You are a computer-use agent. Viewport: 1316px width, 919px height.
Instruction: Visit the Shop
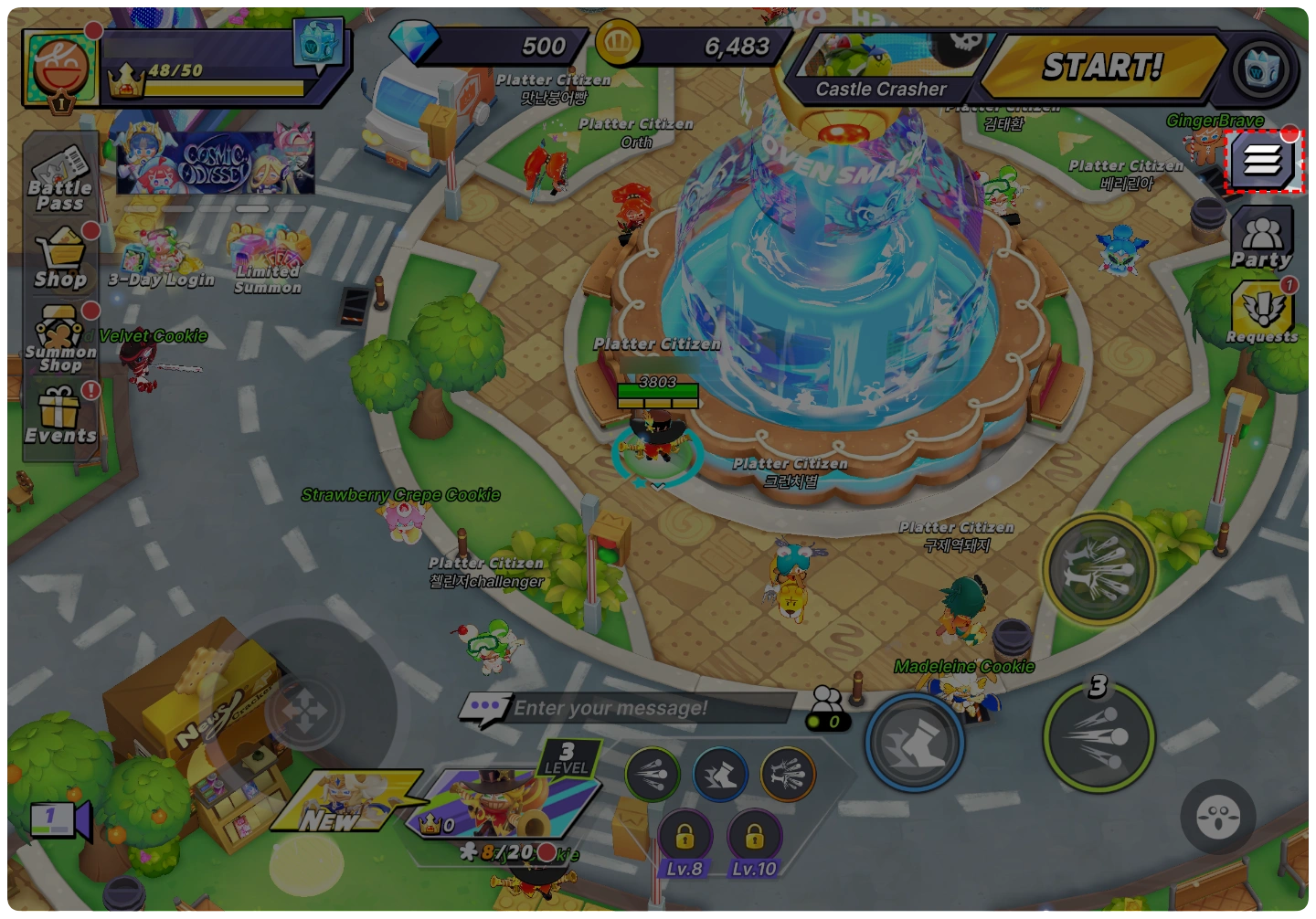(60, 259)
